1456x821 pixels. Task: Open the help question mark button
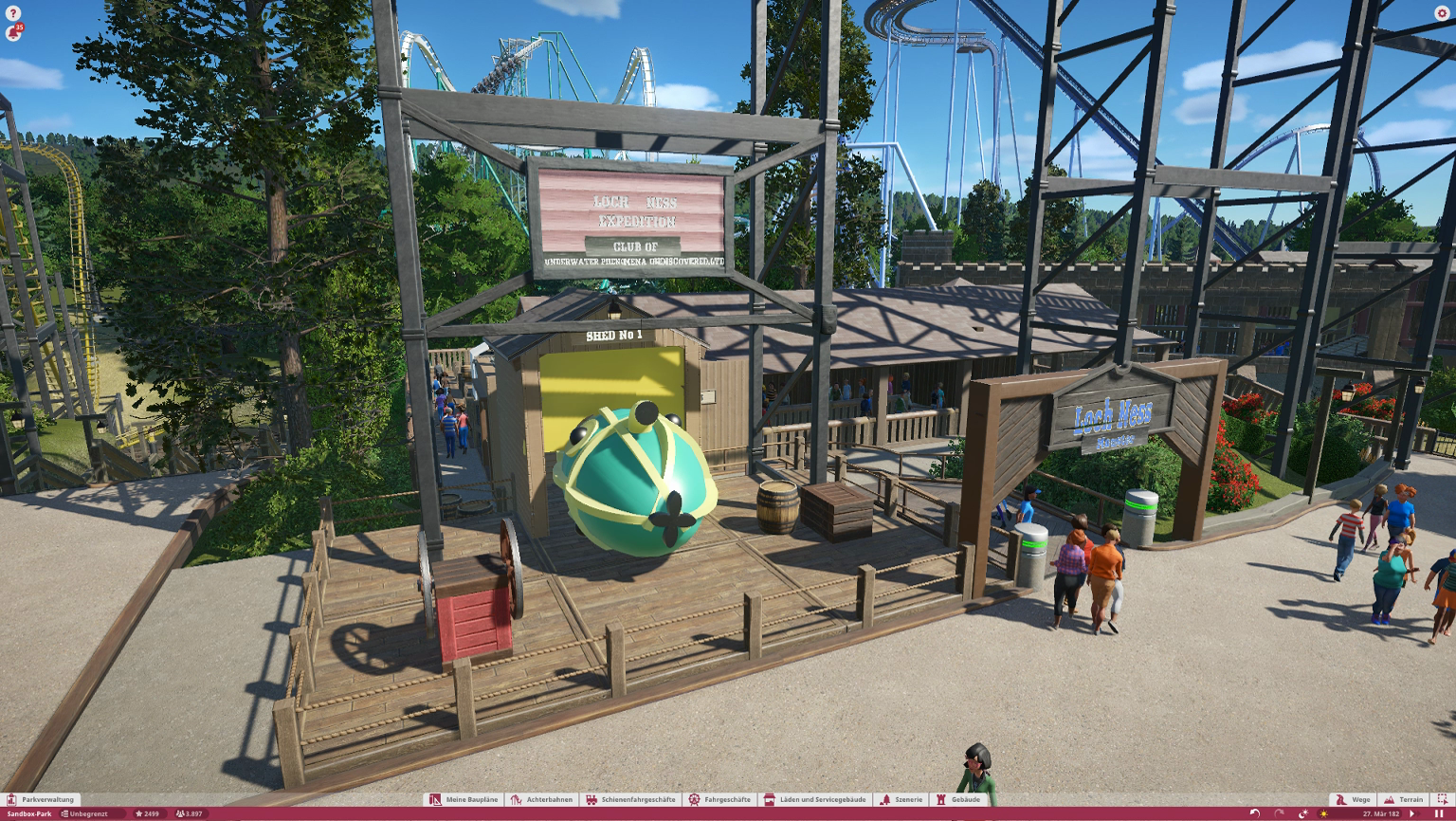pos(12,13)
